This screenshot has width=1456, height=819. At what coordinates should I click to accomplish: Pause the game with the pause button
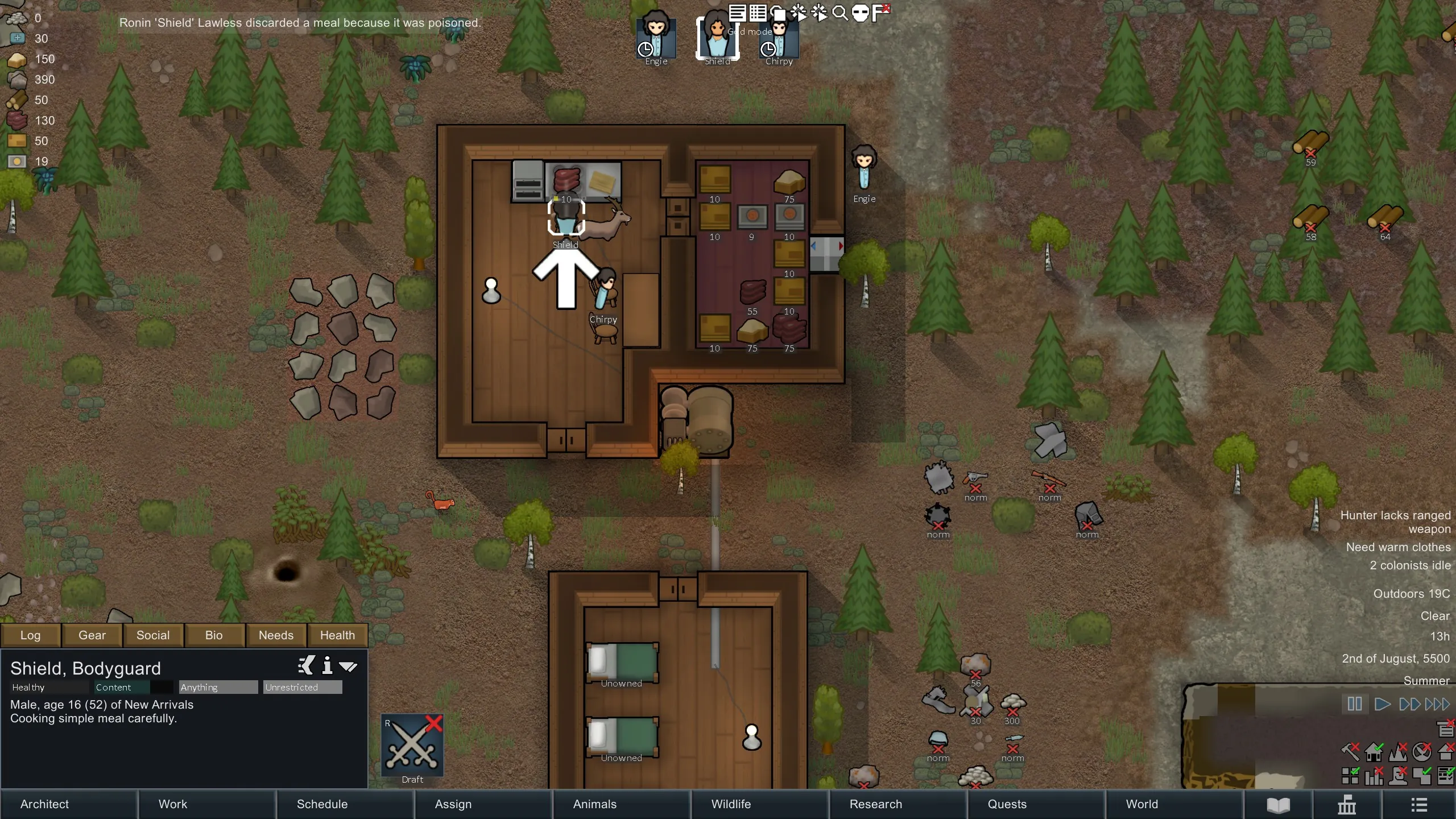(x=1354, y=704)
